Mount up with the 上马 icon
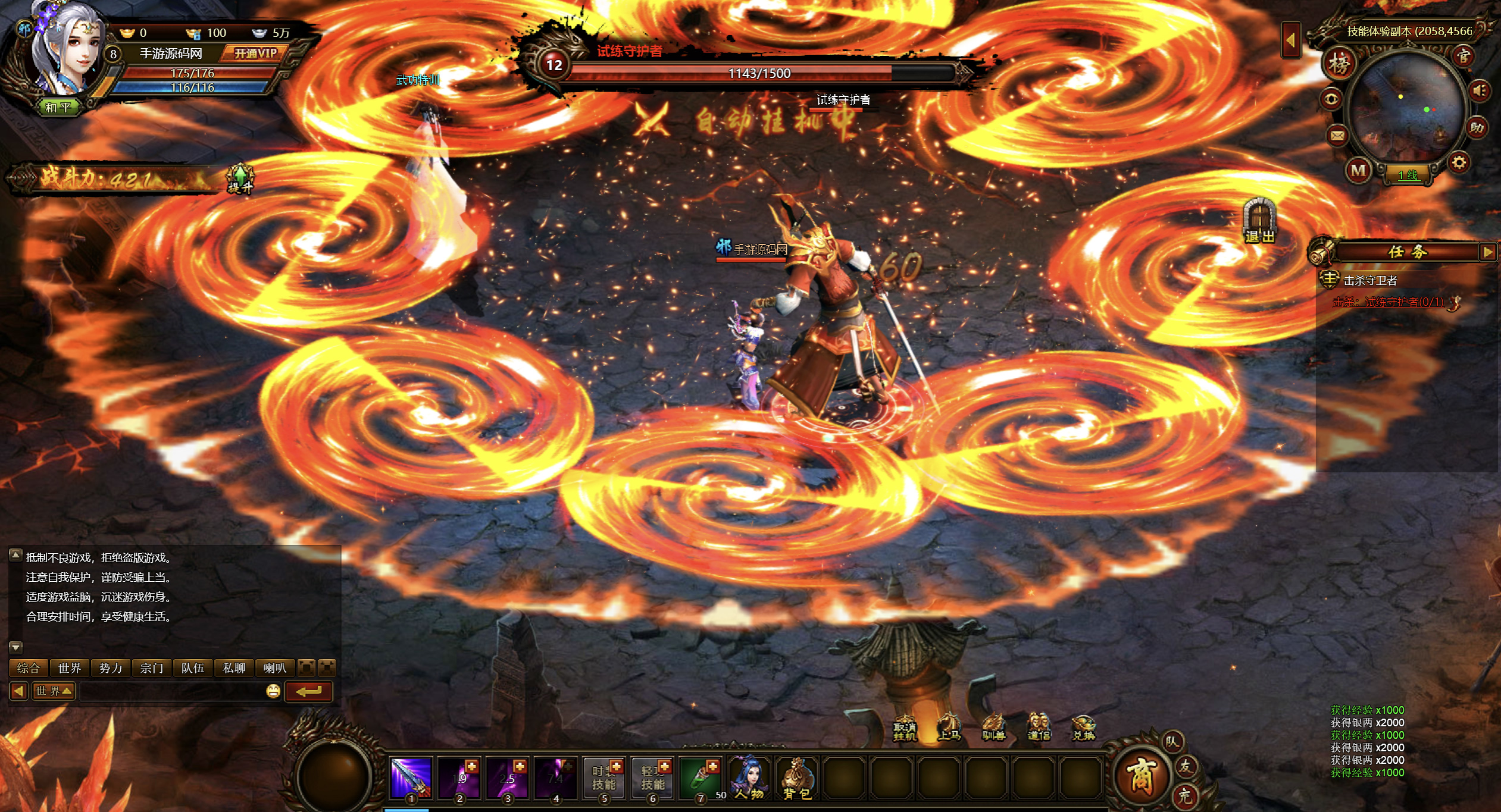This screenshot has height=812, width=1501. click(x=949, y=728)
